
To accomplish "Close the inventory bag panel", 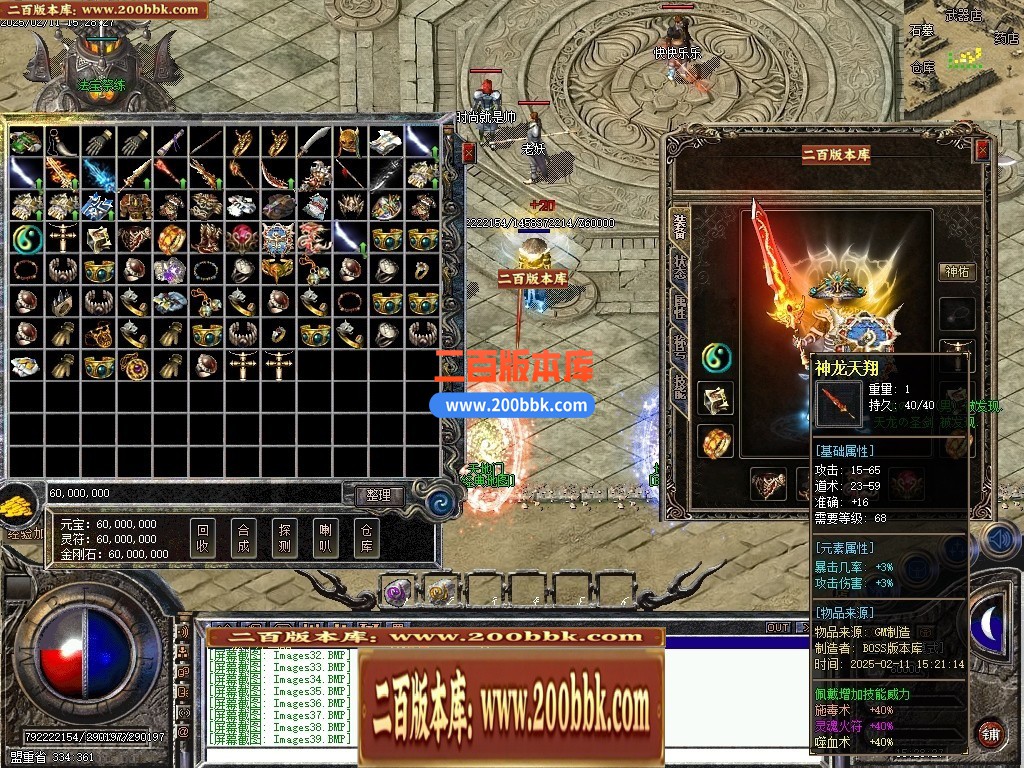I will coord(469,153).
